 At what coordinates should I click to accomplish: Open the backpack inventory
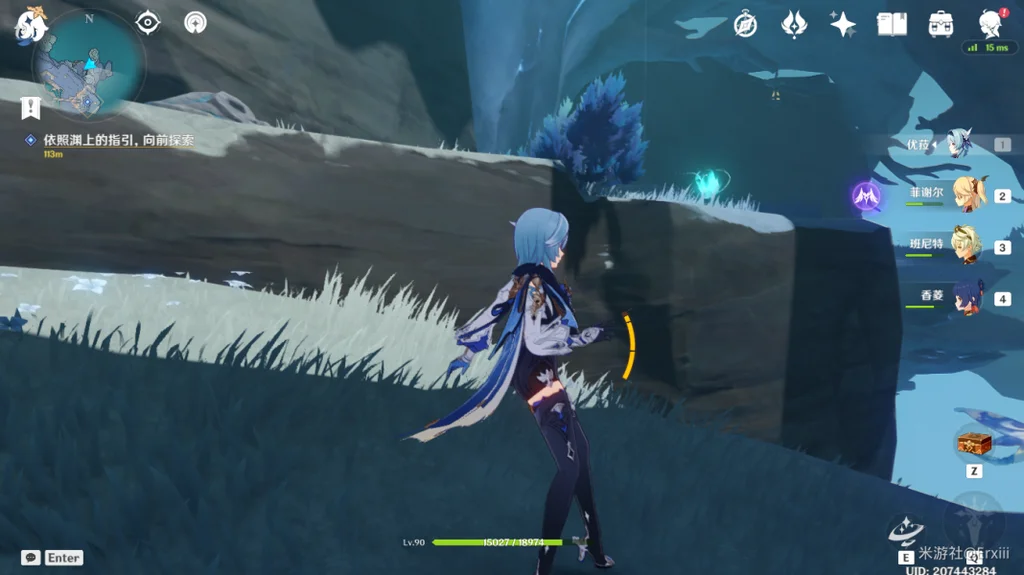pos(940,24)
